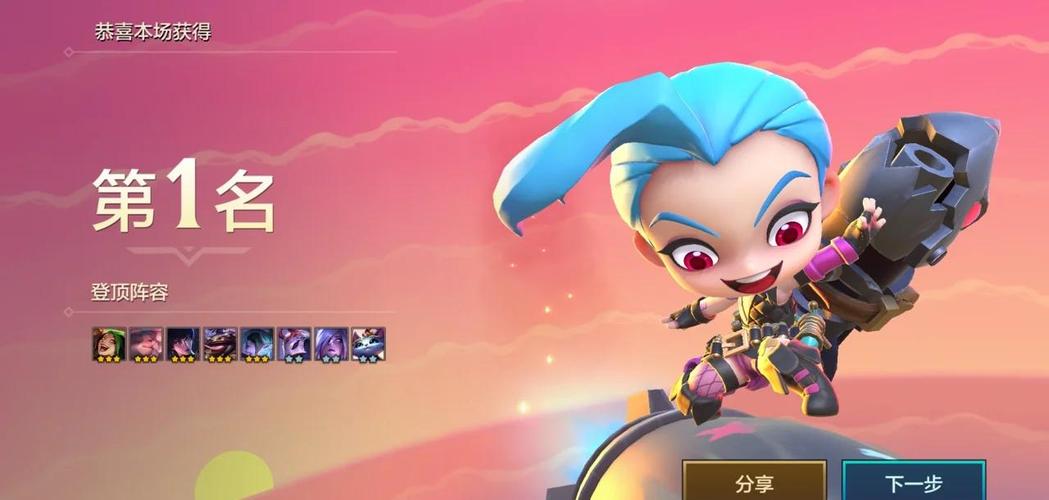Click the 分享 share button
Screen dimensions: 1049x500
pyautogui.click(x=754, y=483)
